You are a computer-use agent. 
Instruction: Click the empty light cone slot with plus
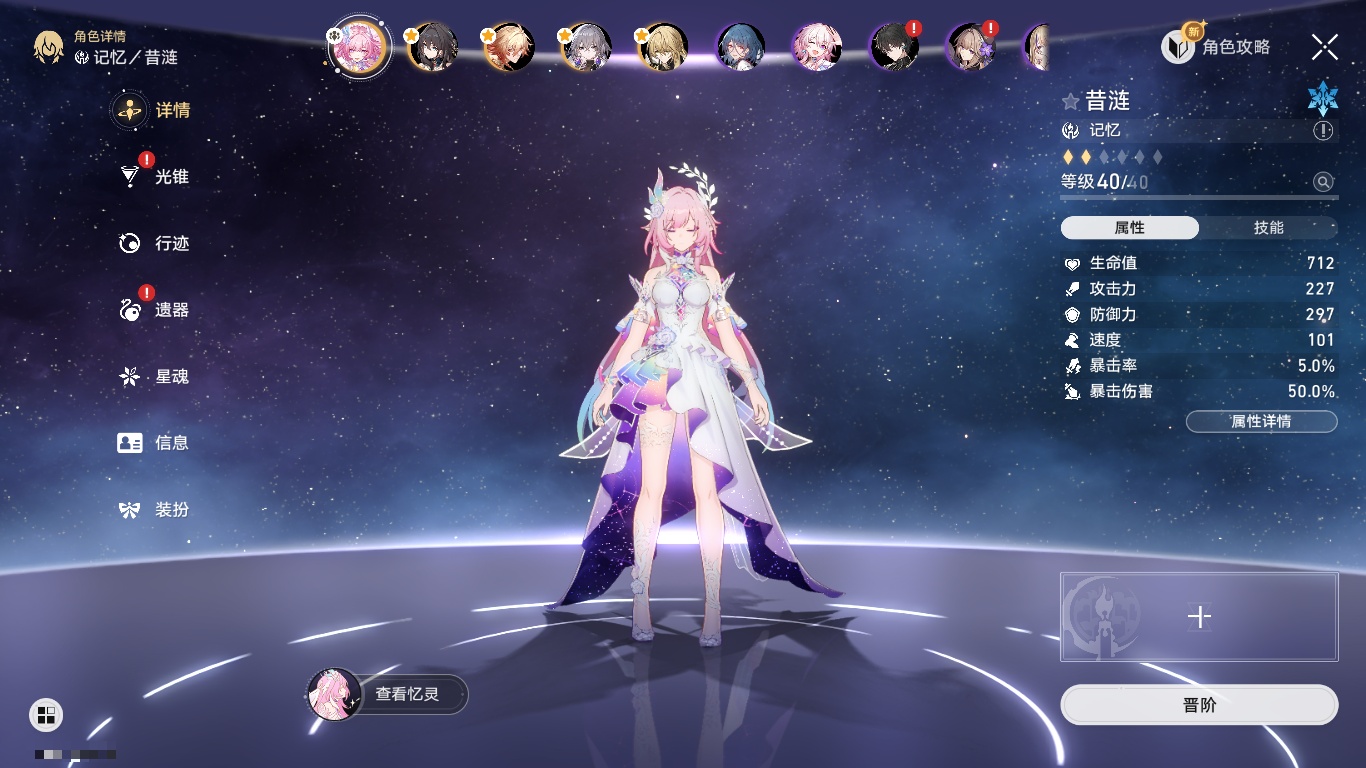pos(1199,617)
